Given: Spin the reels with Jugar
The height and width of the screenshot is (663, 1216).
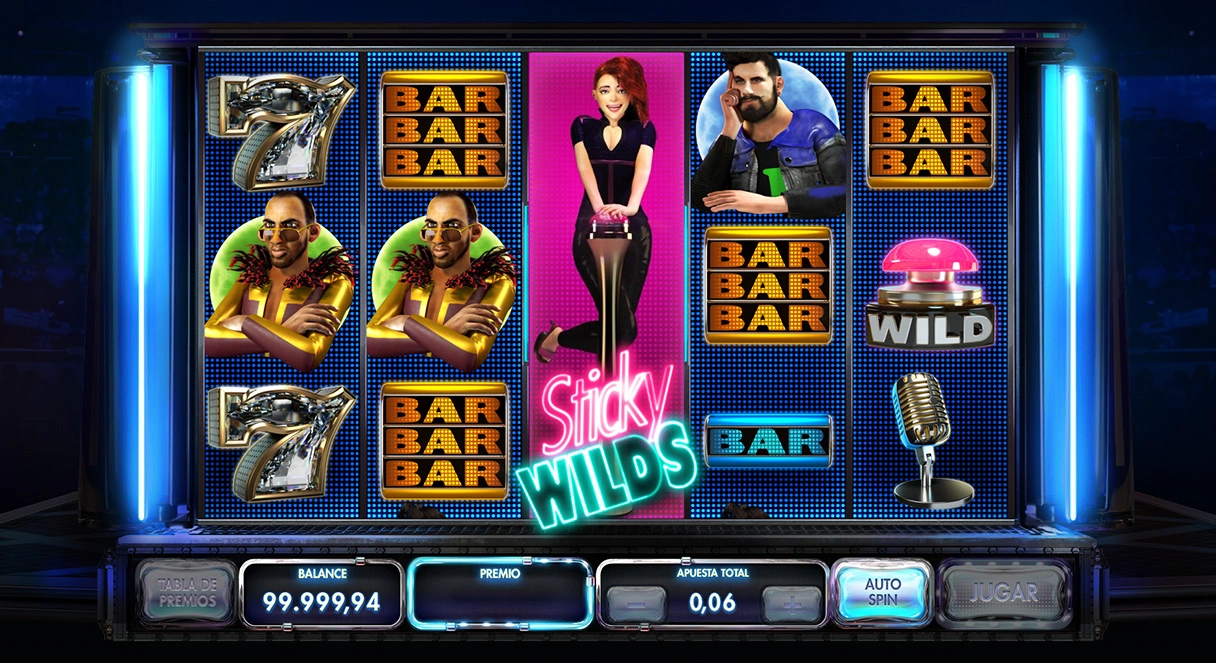Looking at the screenshot, I should [1004, 592].
